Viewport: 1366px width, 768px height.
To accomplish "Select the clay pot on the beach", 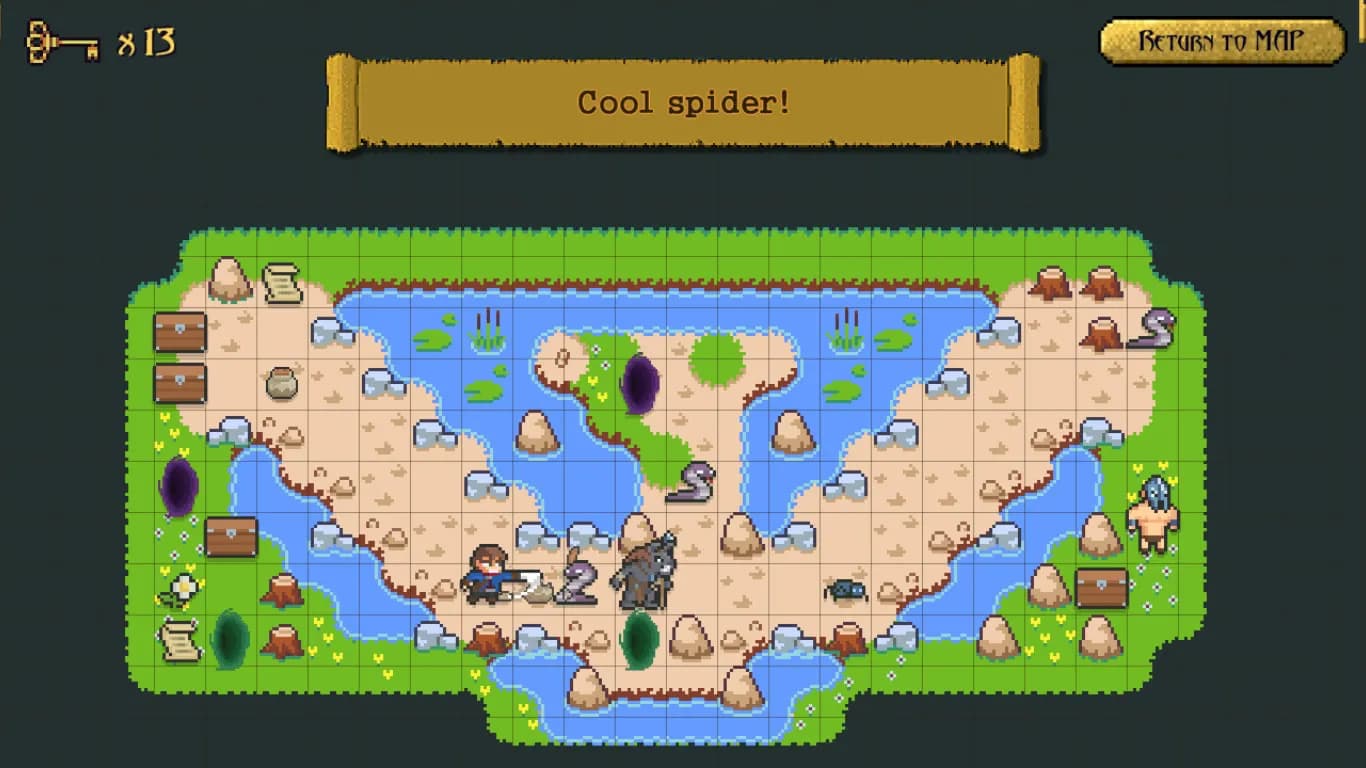I will pyautogui.click(x=283, y=383).
